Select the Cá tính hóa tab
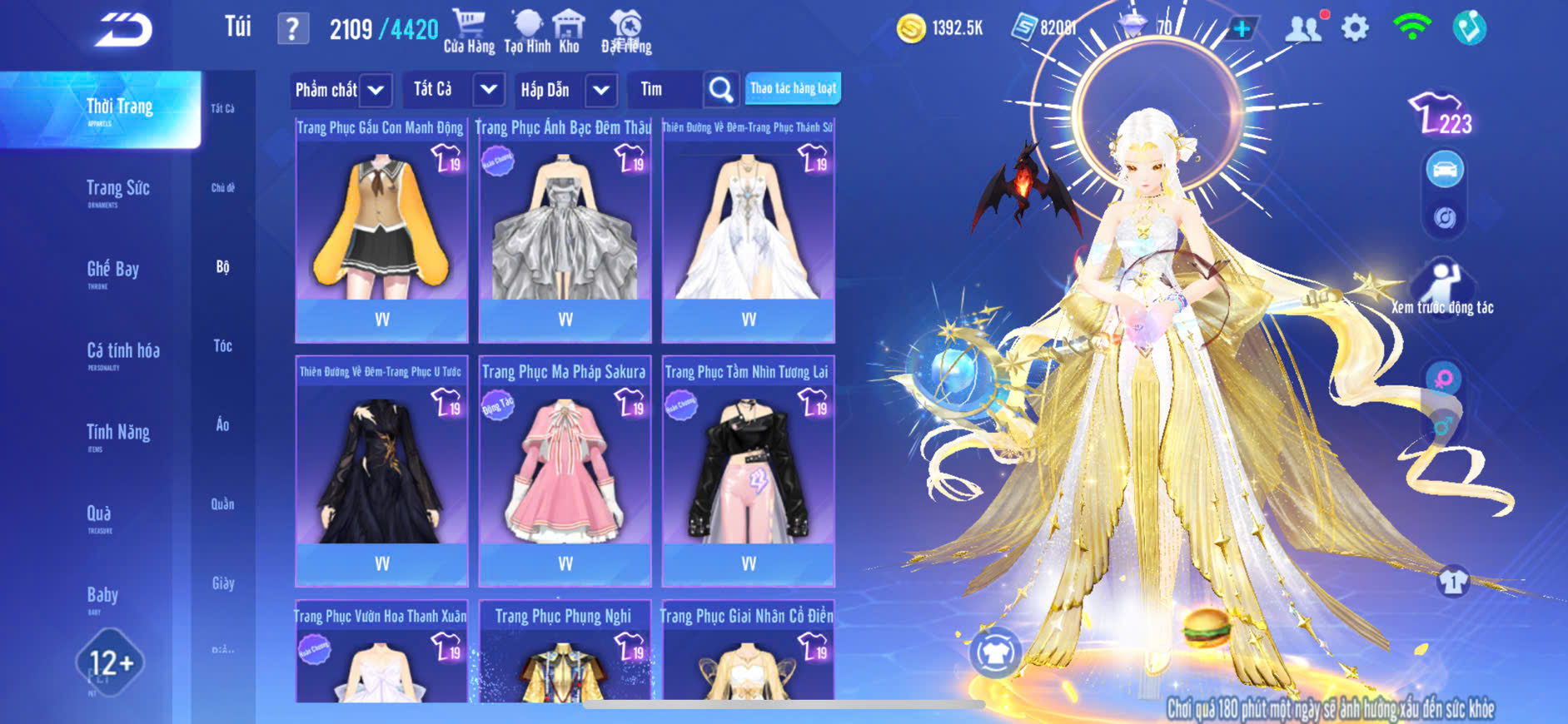 pyautogui.click(x=123, y=352)
